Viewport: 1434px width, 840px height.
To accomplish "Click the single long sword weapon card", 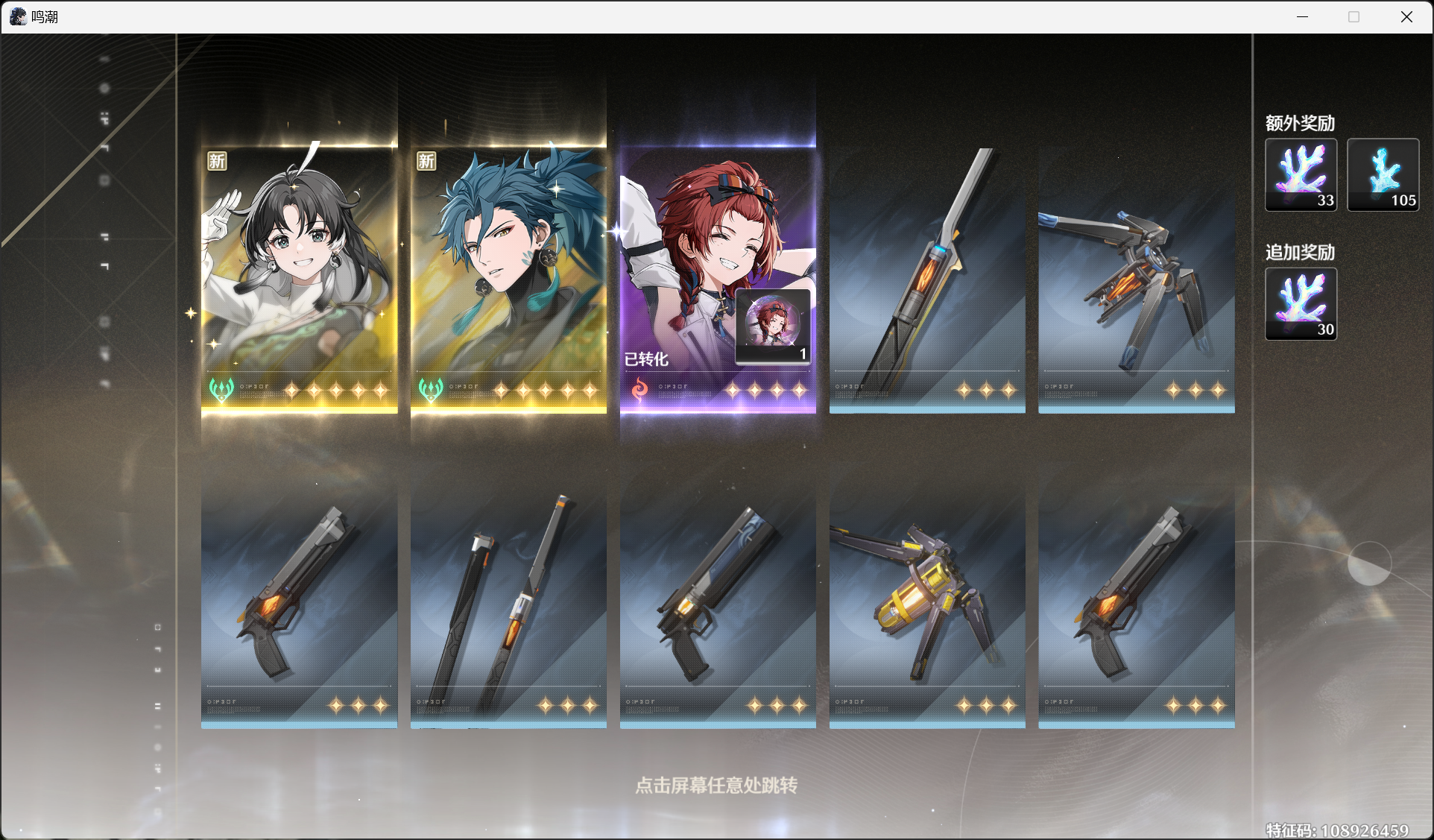I will (927, 277).
